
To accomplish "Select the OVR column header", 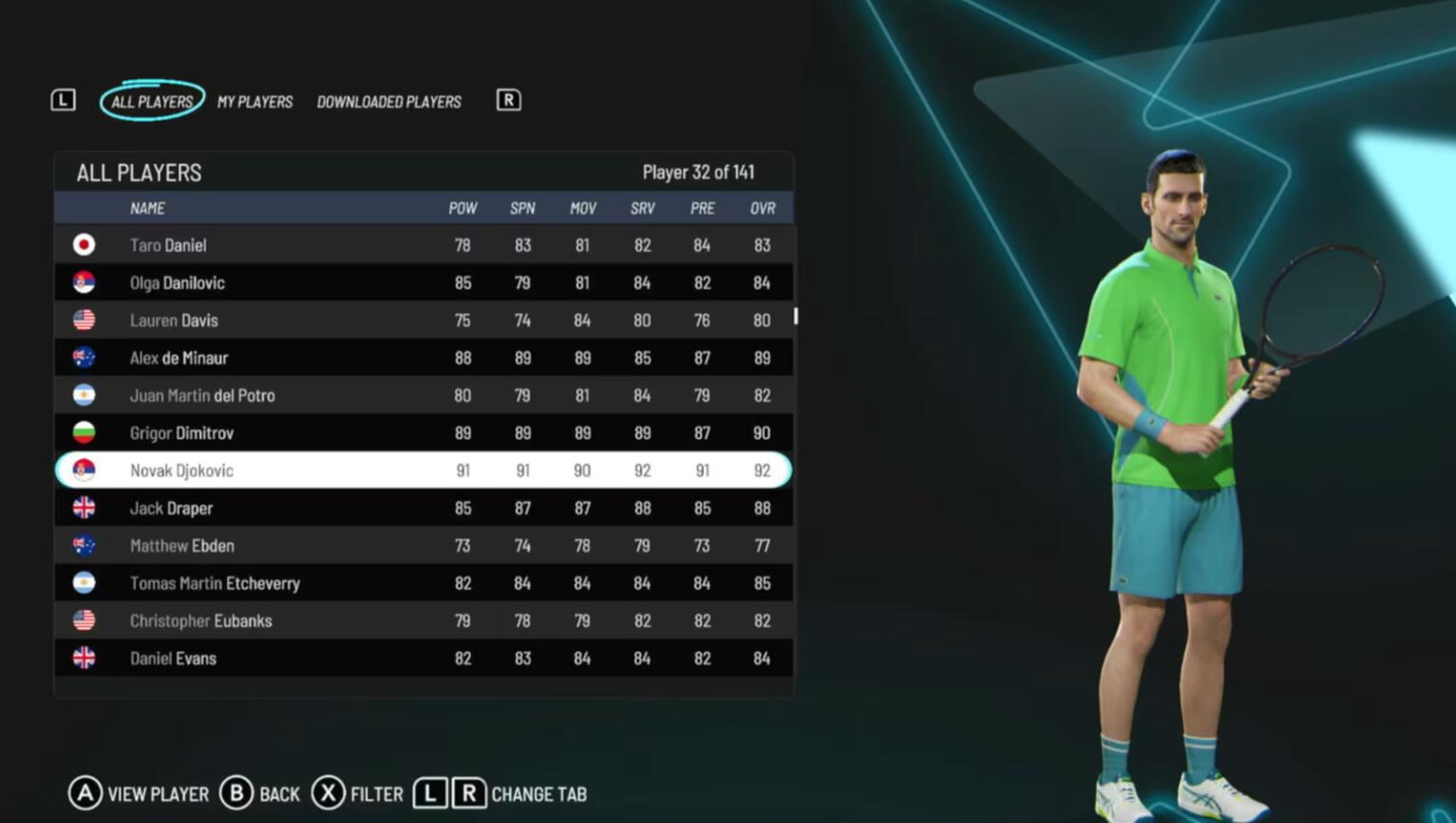I will [762, 208].
